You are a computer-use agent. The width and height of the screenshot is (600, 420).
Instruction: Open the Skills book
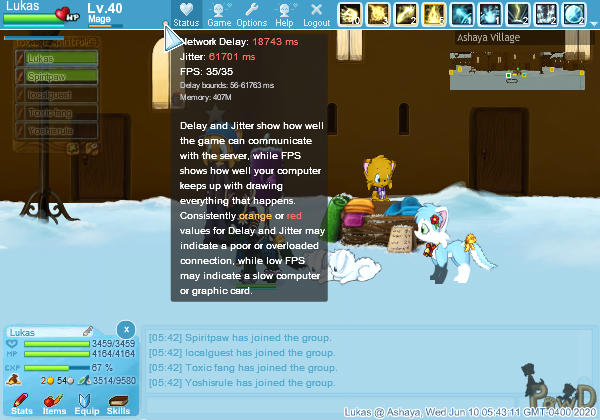[118, 401]
